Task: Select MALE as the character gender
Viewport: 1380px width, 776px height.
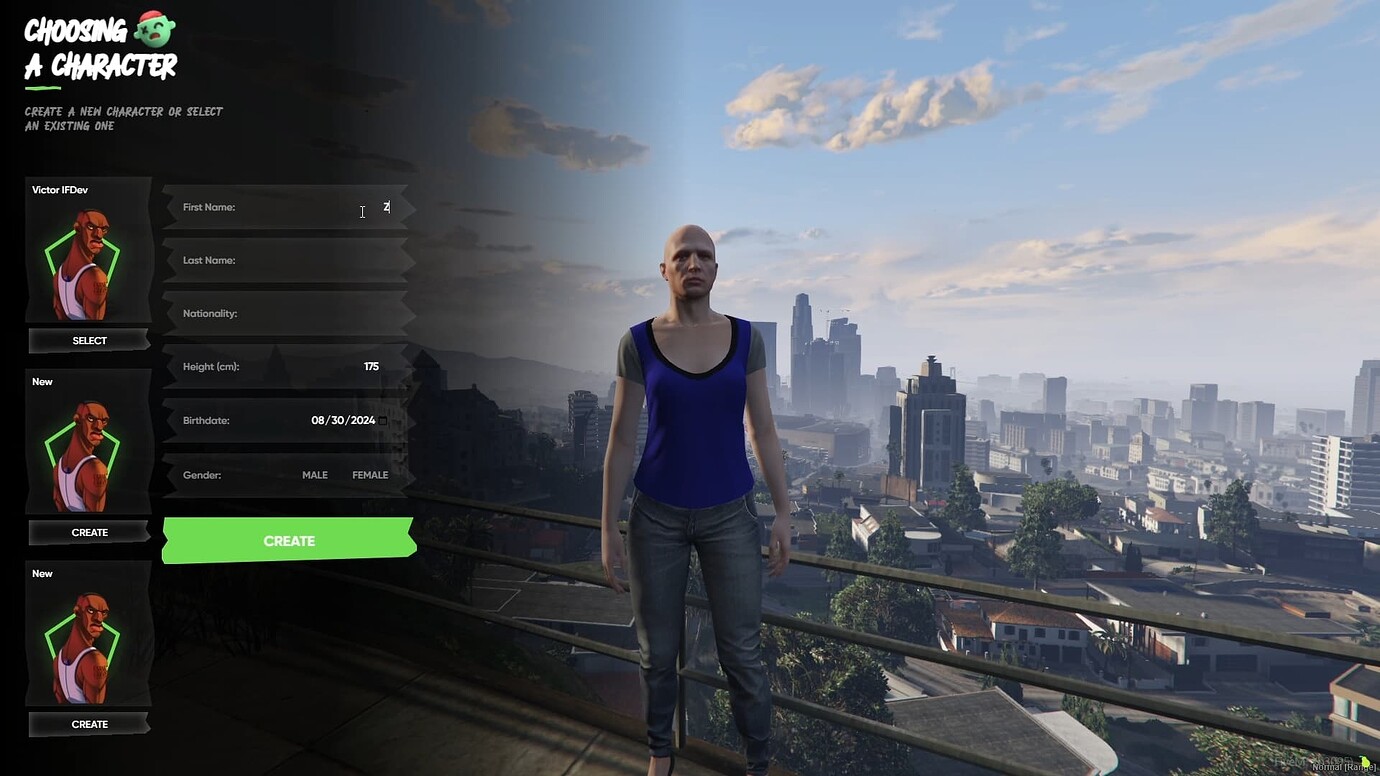Action: pos(315,475)
